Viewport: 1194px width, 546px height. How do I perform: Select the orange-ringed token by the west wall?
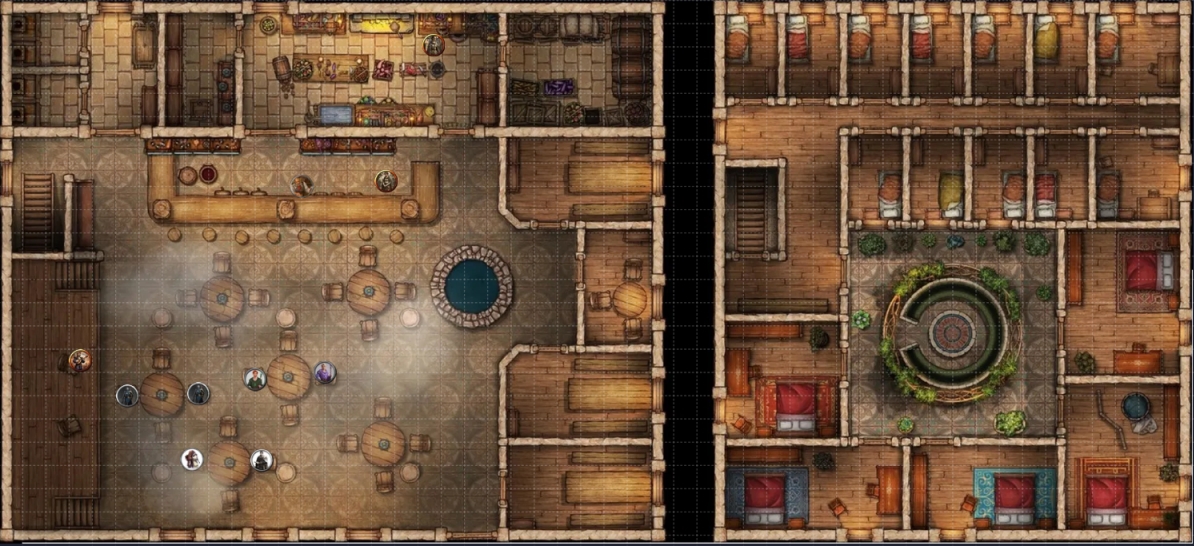(x=79, y=360)
